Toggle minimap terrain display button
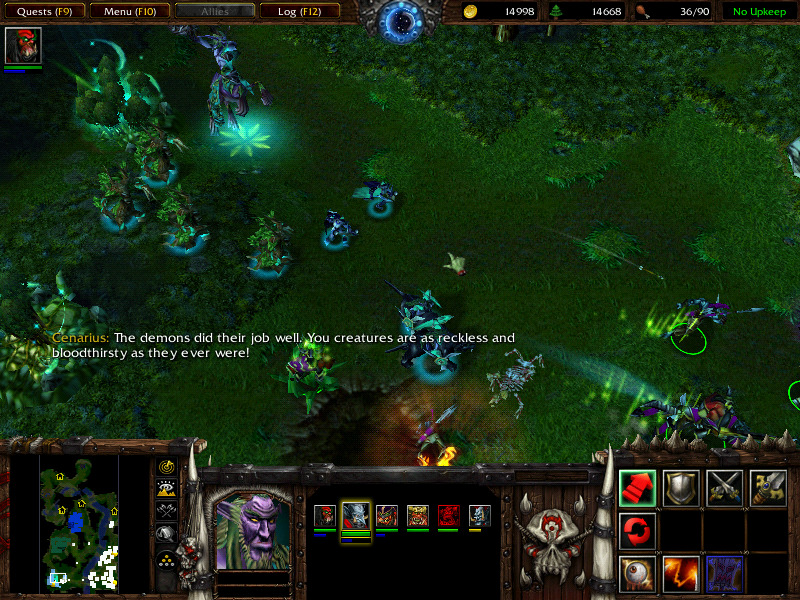The image size is (800, 600). coord(166,488)
